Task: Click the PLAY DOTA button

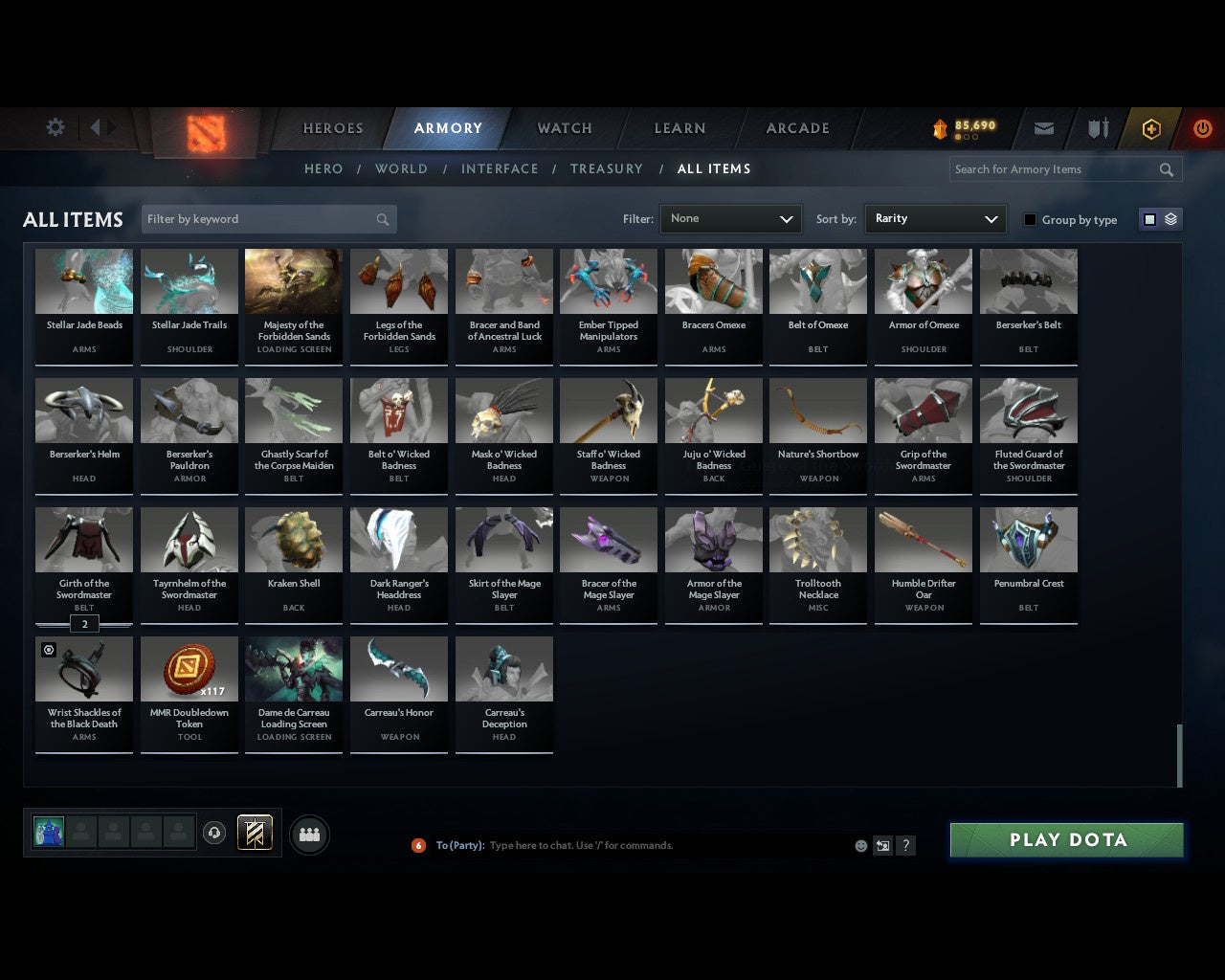Action: (x=1065, y=839)
